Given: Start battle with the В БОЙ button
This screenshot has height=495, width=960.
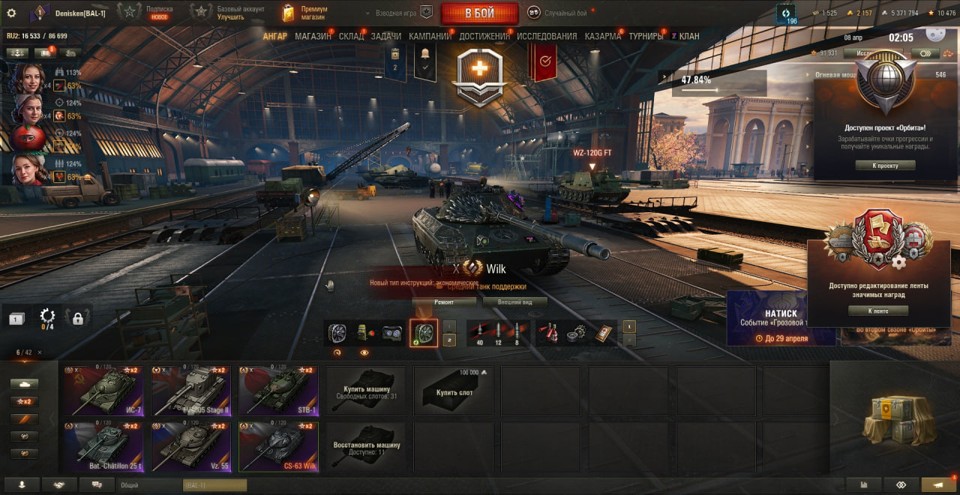Looking at the screenshot, I should (x=479, y=13).
